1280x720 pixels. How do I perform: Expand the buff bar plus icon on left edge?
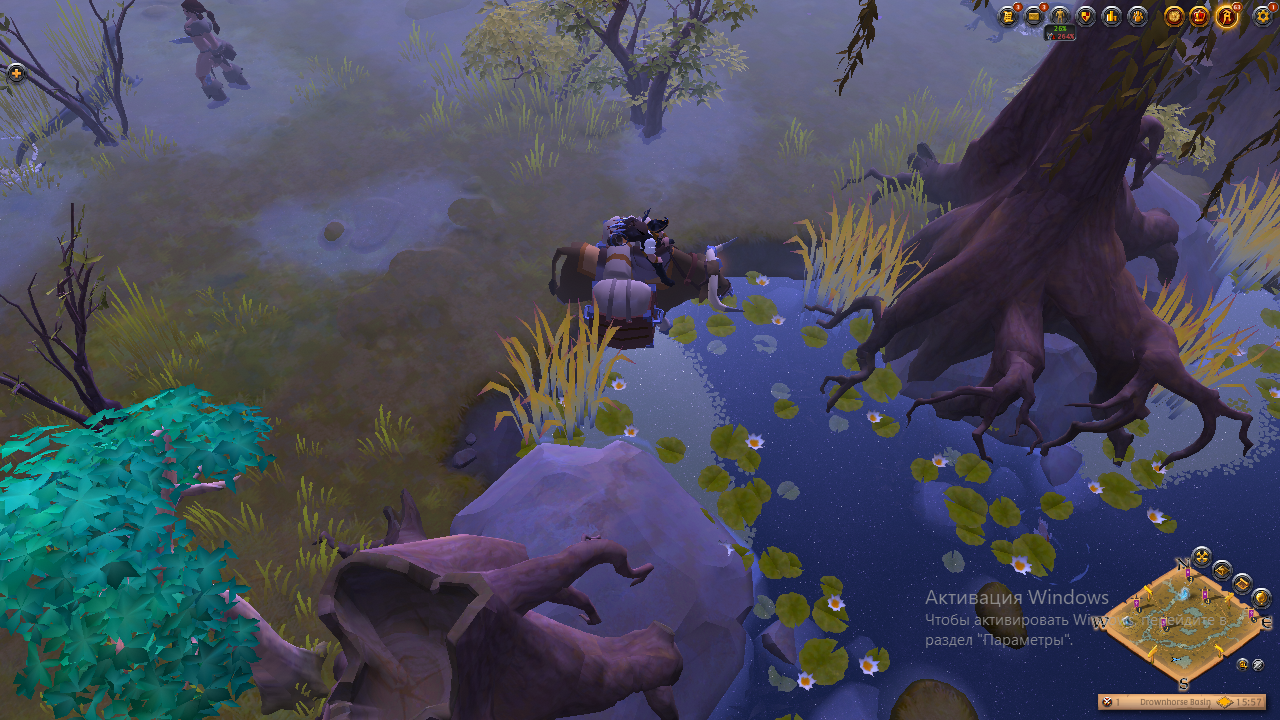[18, 72]
